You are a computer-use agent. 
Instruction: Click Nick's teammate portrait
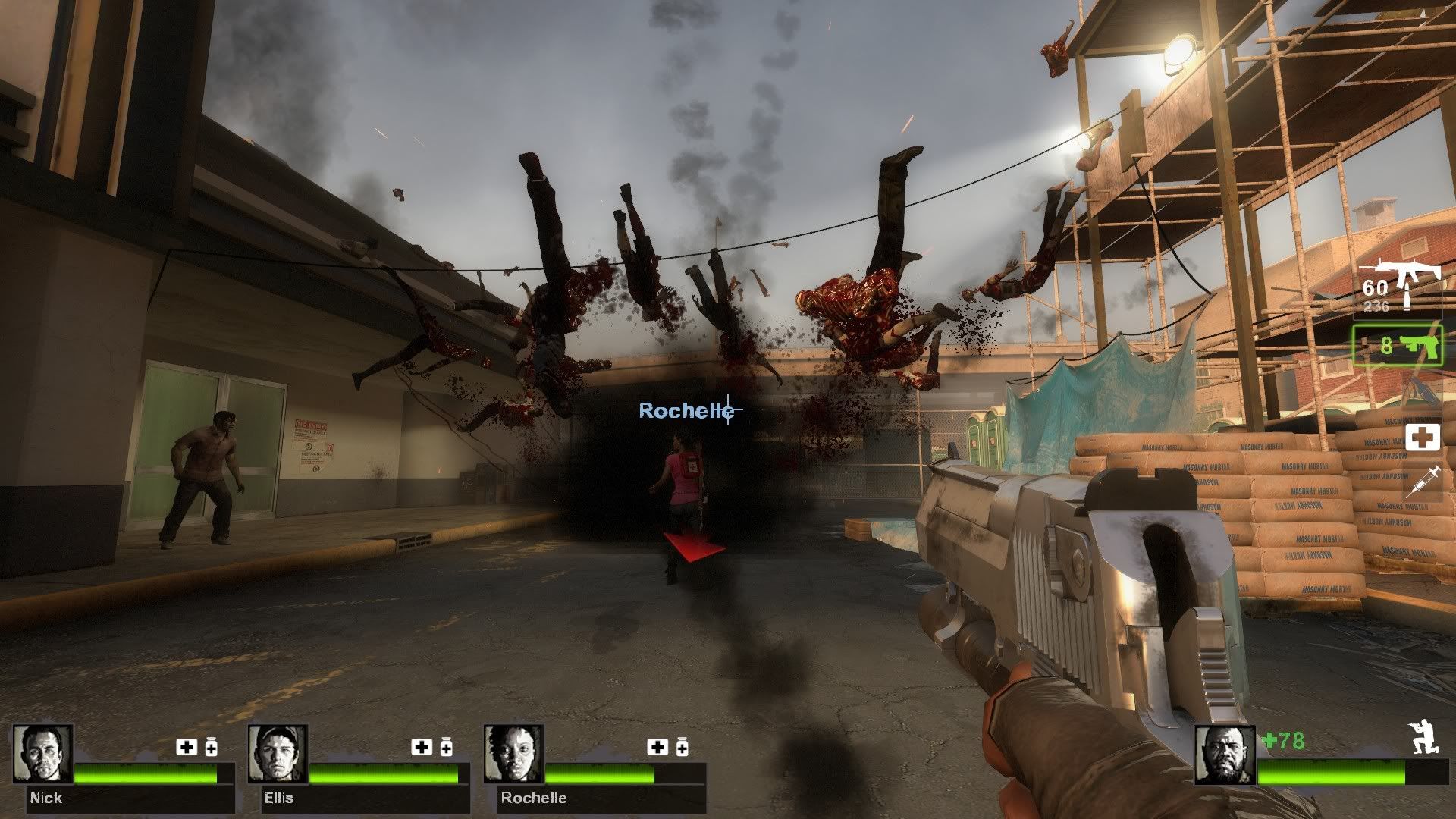[42, 755]
